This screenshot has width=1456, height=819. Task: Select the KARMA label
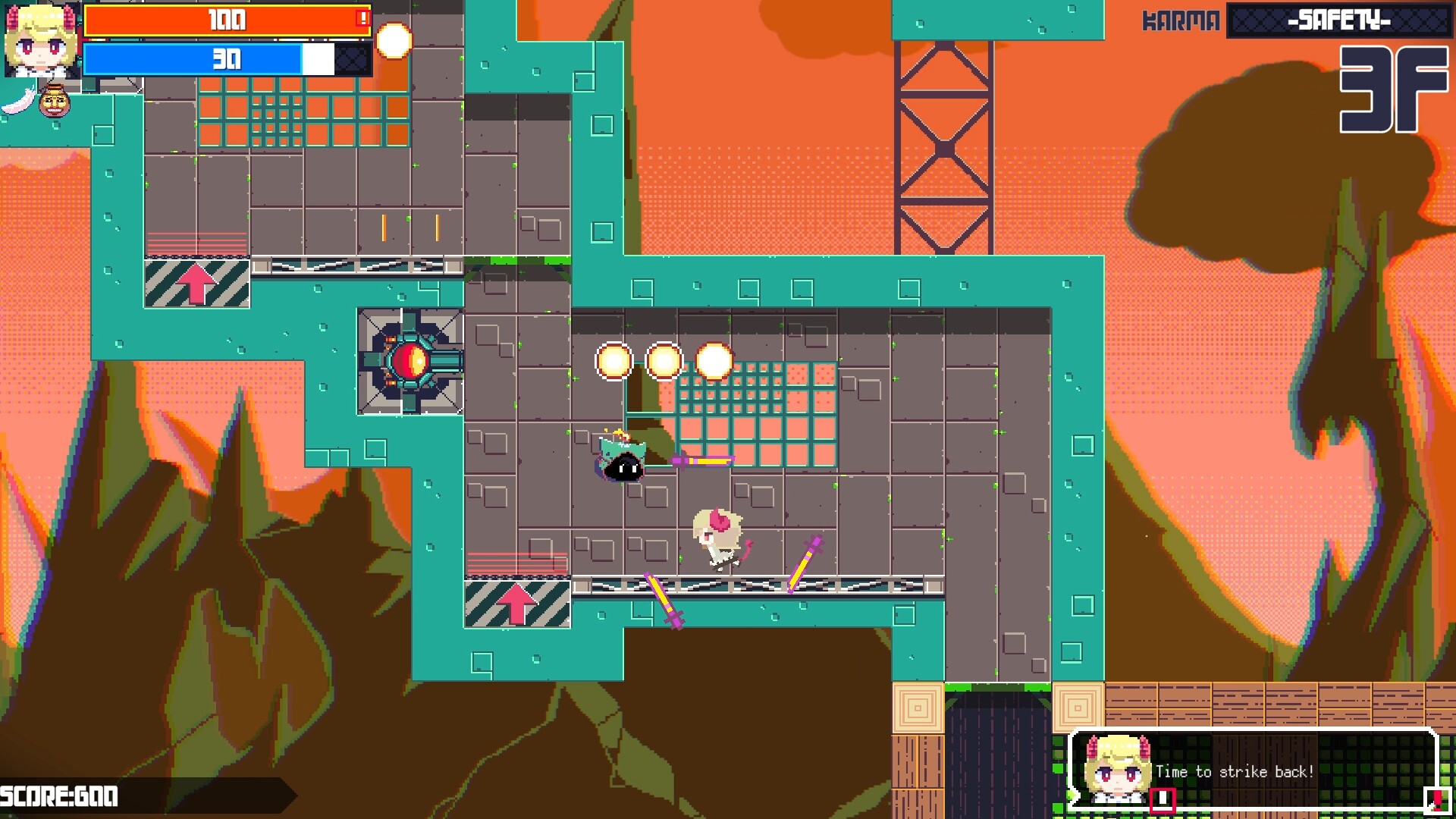(x=1180, y=20)
